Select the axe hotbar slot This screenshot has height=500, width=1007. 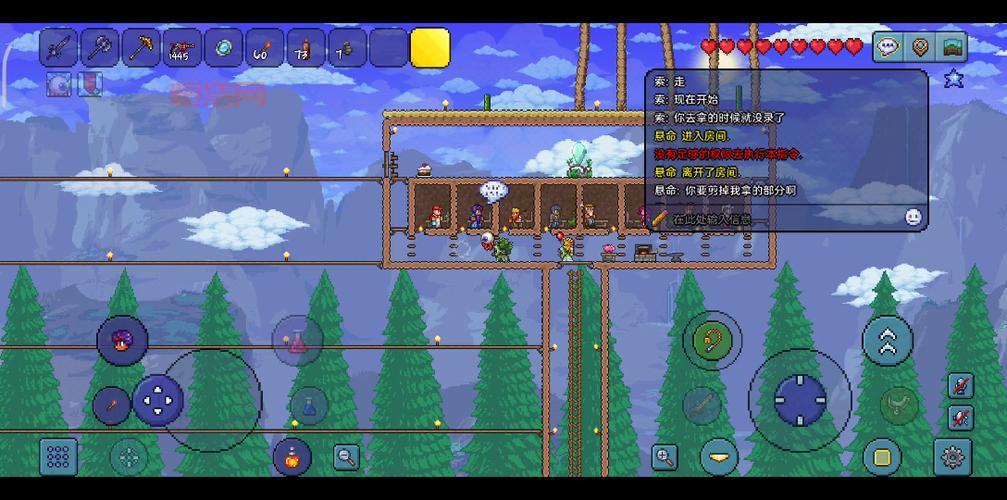pyautogui.click(x=100, y=48)
